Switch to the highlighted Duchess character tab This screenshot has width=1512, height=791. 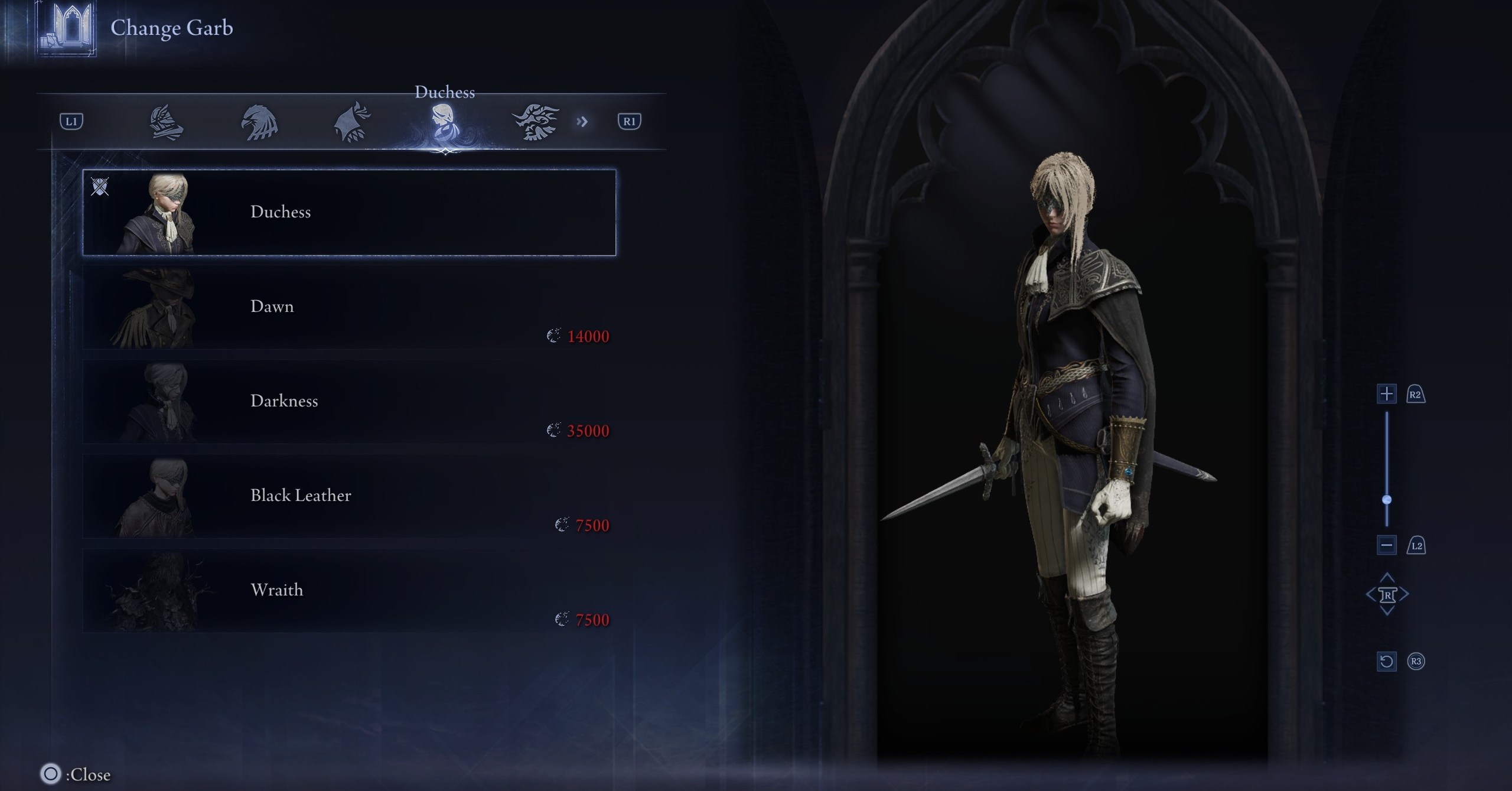444,122
